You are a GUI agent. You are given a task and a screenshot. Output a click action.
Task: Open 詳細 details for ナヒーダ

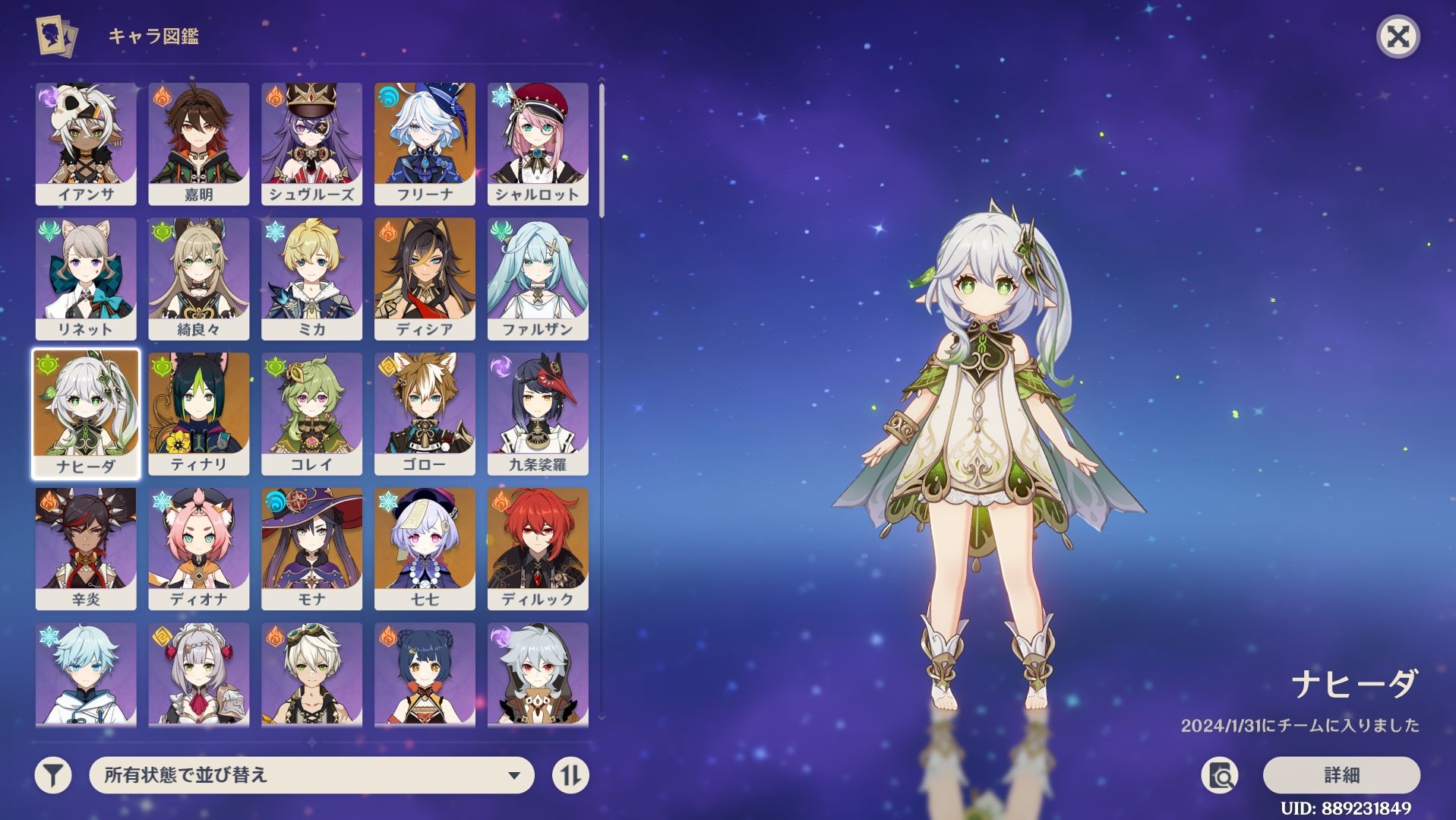1341,775
